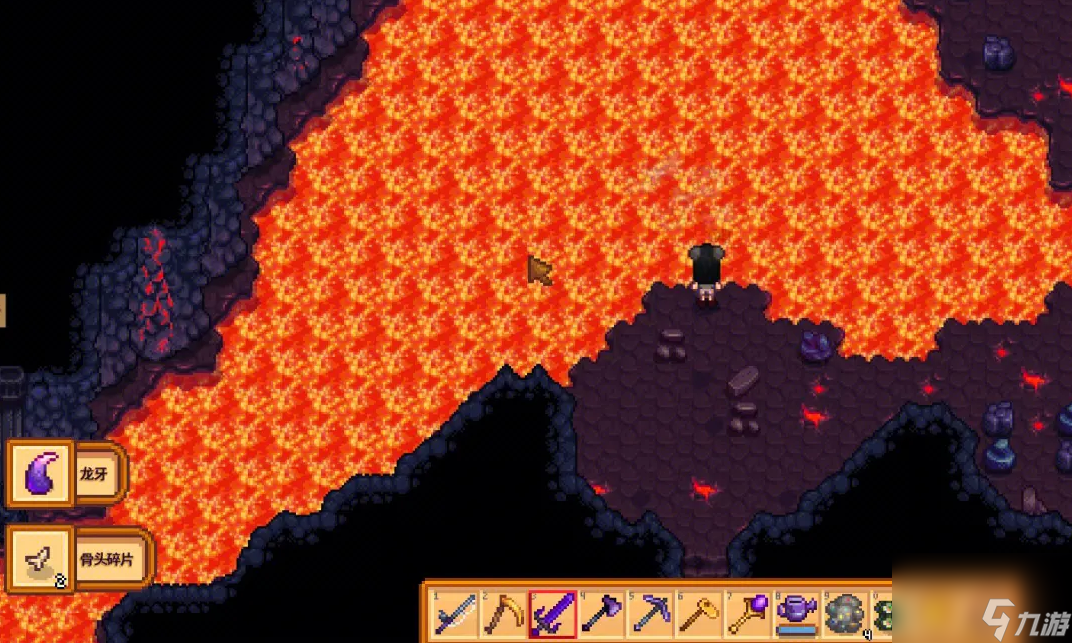
Task: Select the purple pickaxe in the hotbar
Action: pyautogui.click(x=650, y=613)
